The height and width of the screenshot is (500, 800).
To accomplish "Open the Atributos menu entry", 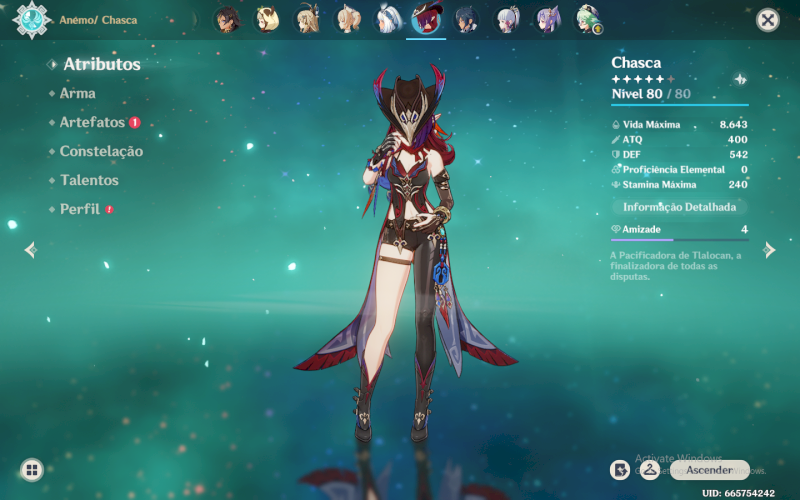I will [101, 64].
